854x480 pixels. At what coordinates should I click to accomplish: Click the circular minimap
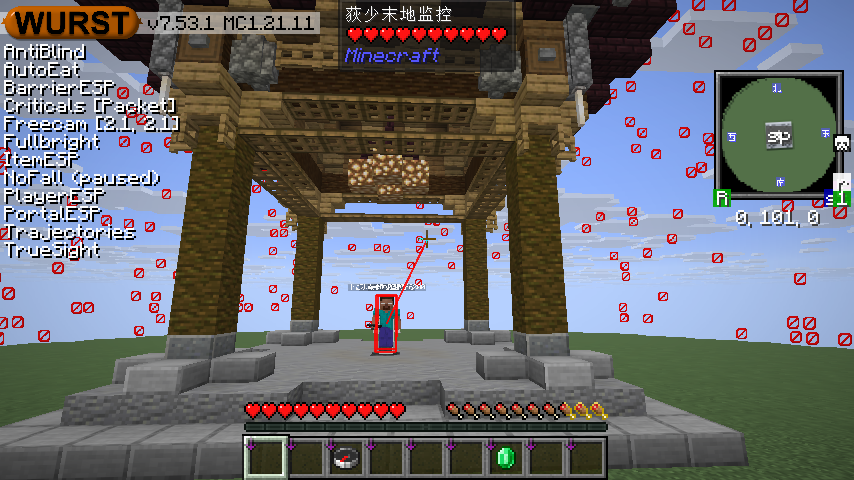click(776, 133)
